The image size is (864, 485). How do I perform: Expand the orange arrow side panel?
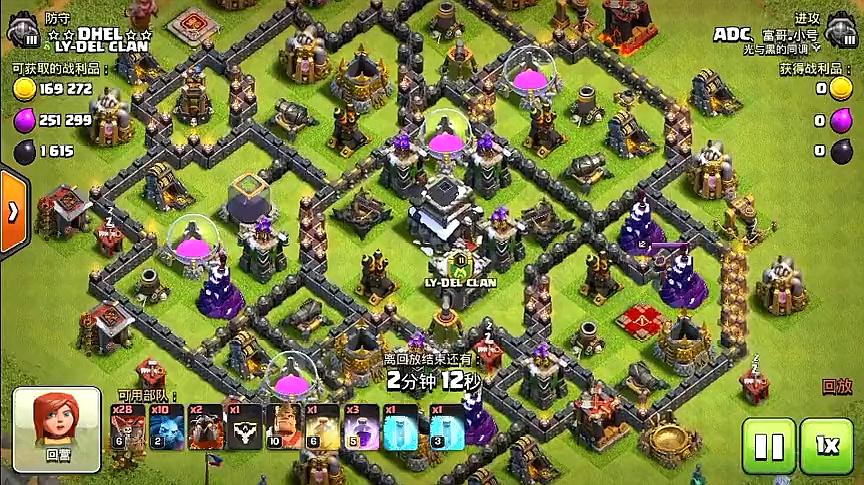point(13,212)
